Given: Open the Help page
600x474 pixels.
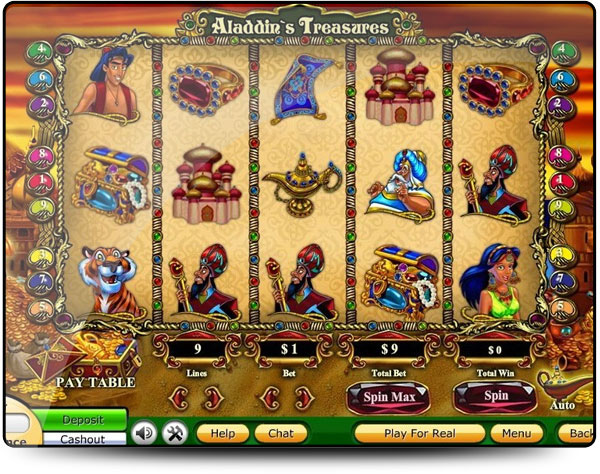Looking at the screenshot, I should point(222,433).
